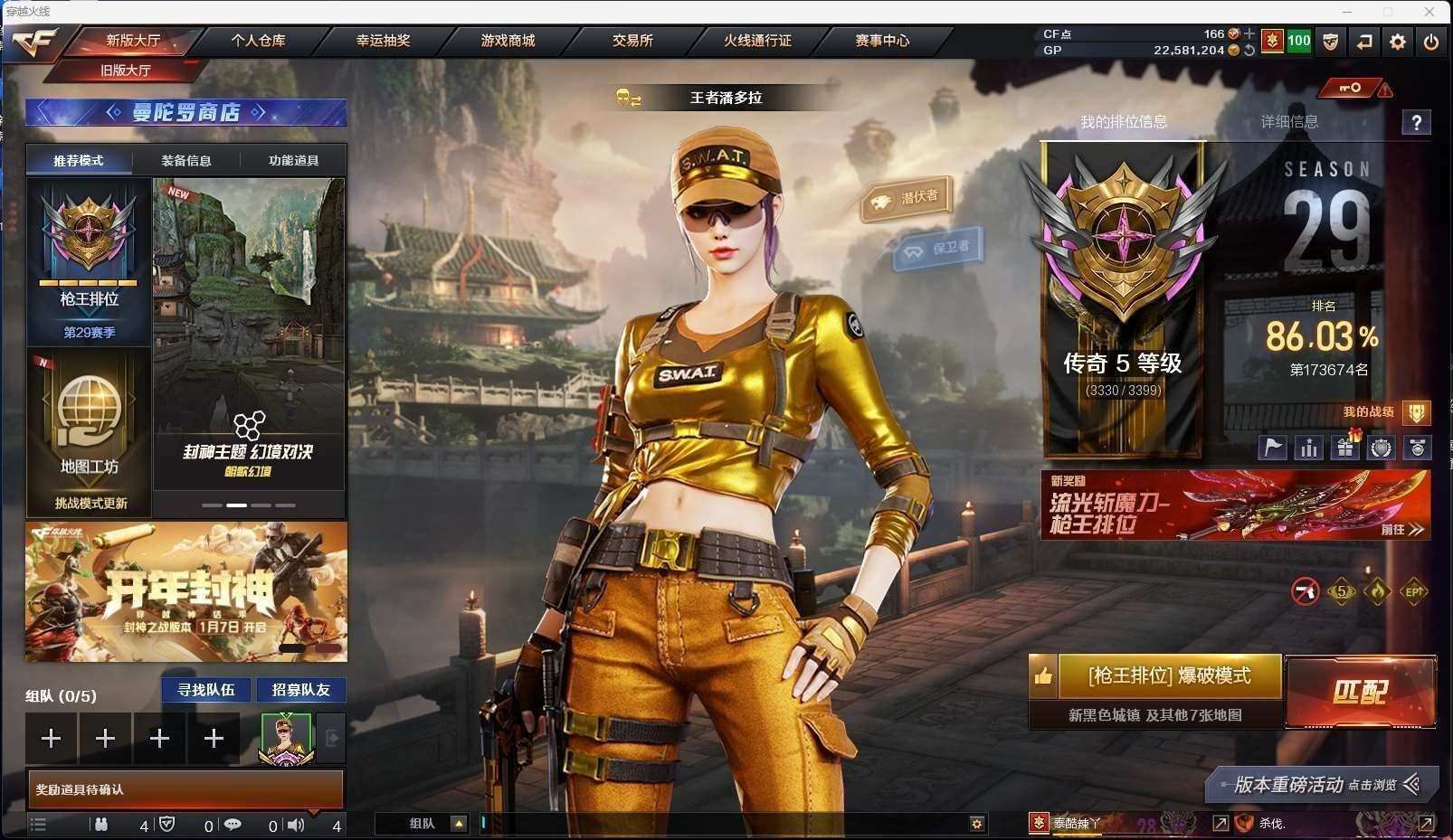Open the settings gear icon

click(1398, 42)
